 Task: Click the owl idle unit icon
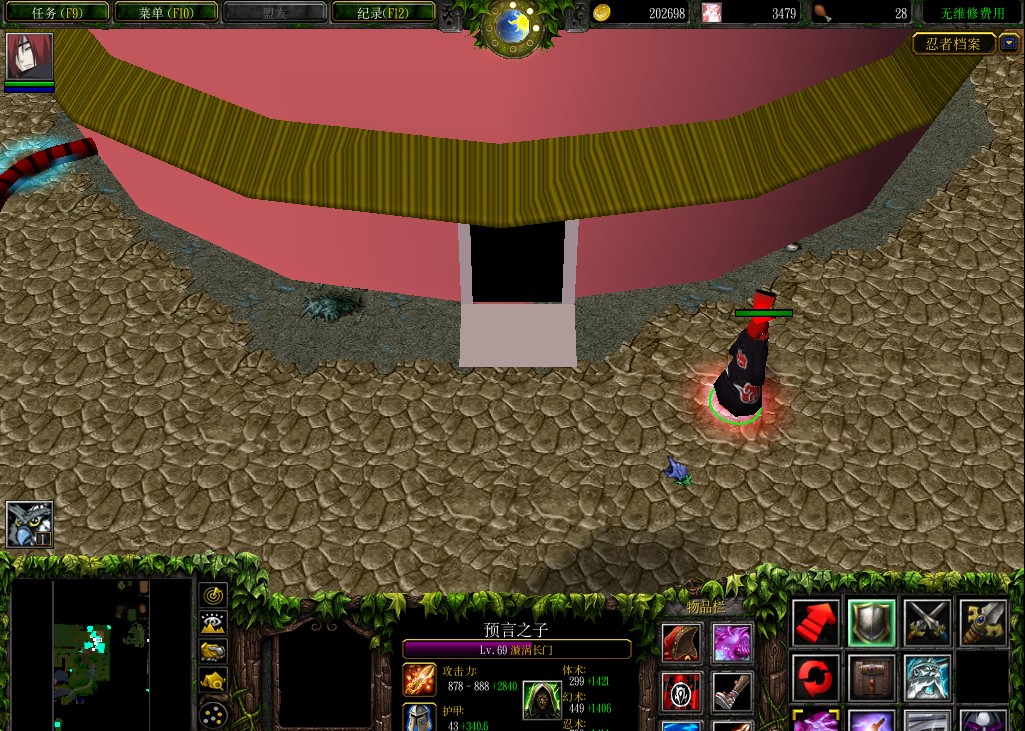coord(29,524)
